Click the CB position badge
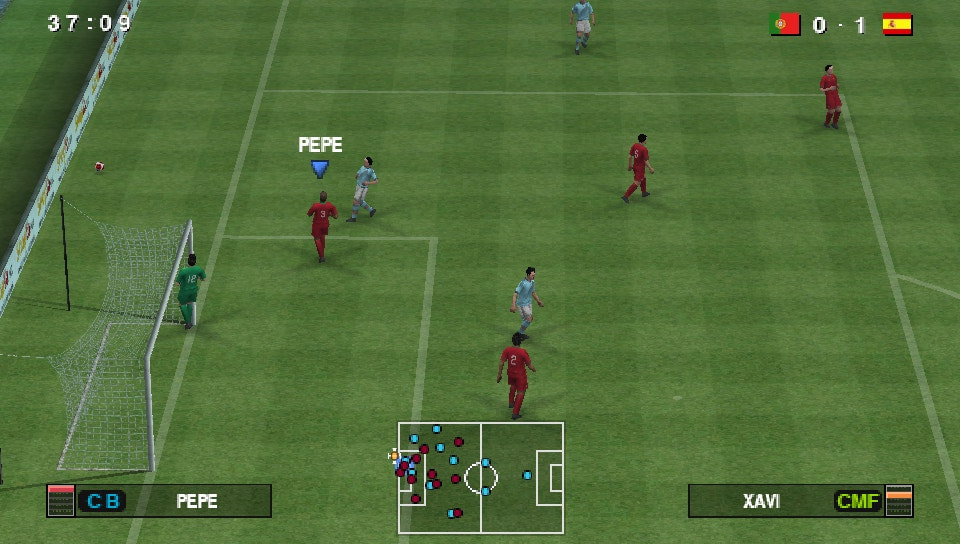This screenshot has height=544, width=960. point(102,501)
